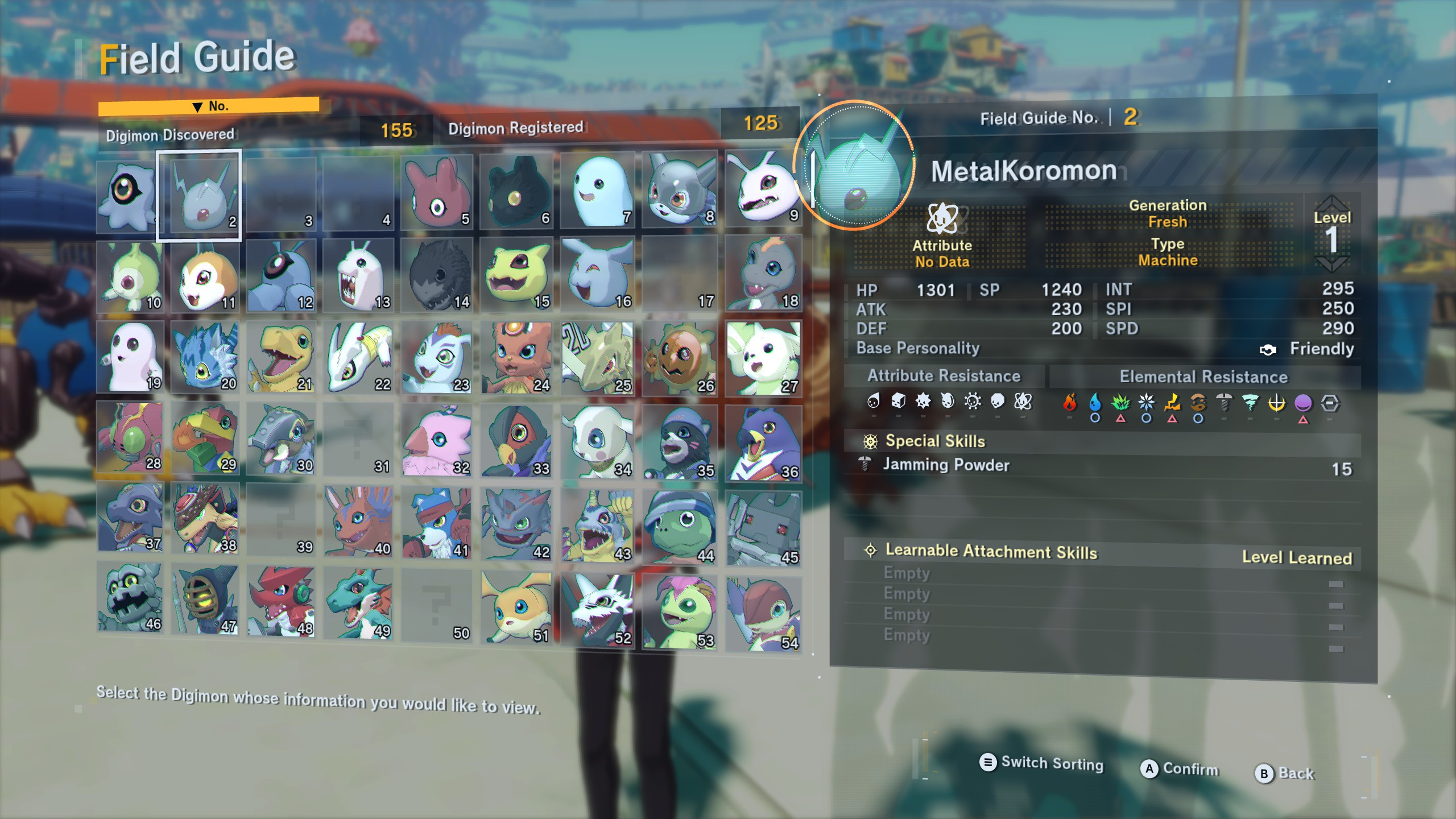Select Field Guide entry number 21
The height and width of the screenshot is (819, 1456).
(281, 357)
